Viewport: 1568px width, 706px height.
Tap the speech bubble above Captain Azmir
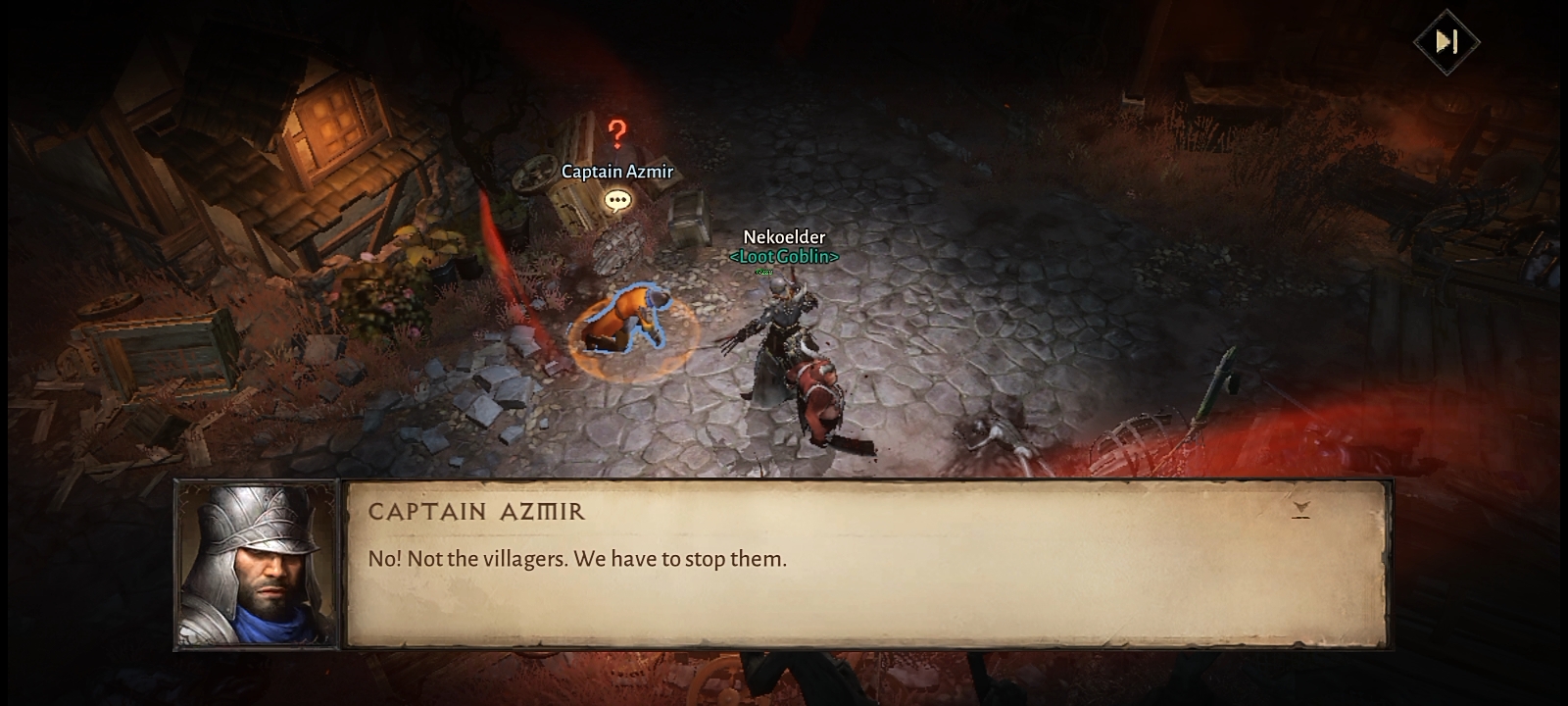coord(617,201)
